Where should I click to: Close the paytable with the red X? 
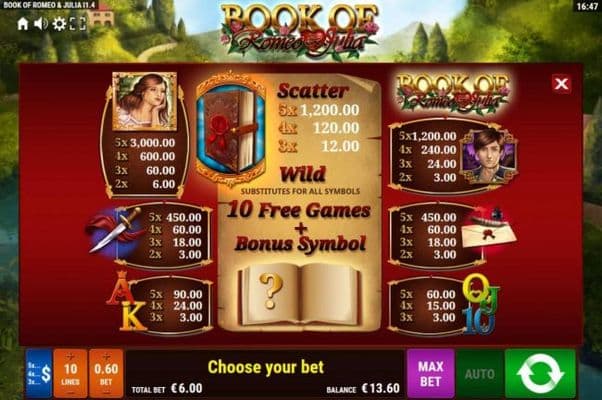pos(561,84)
